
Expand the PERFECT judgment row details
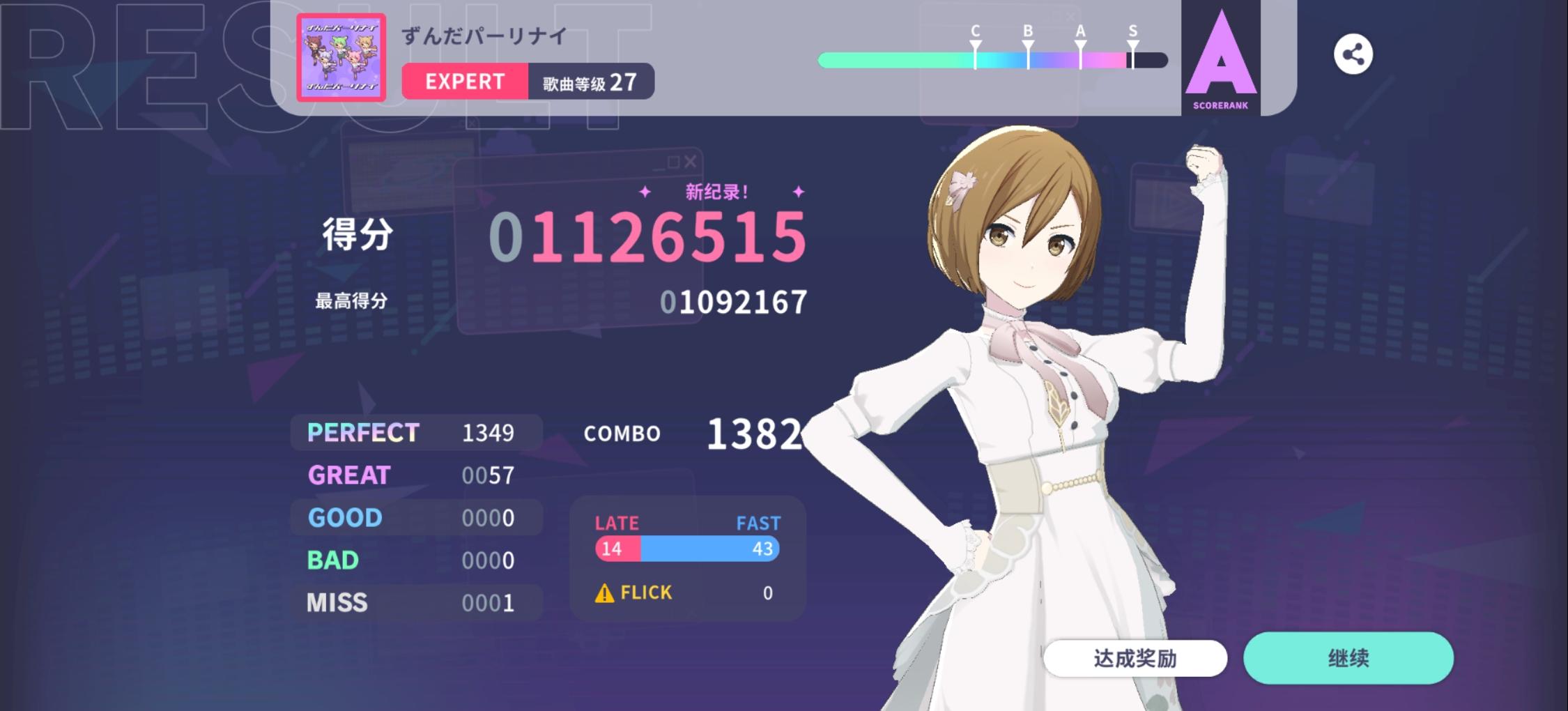tap(415, 433)
